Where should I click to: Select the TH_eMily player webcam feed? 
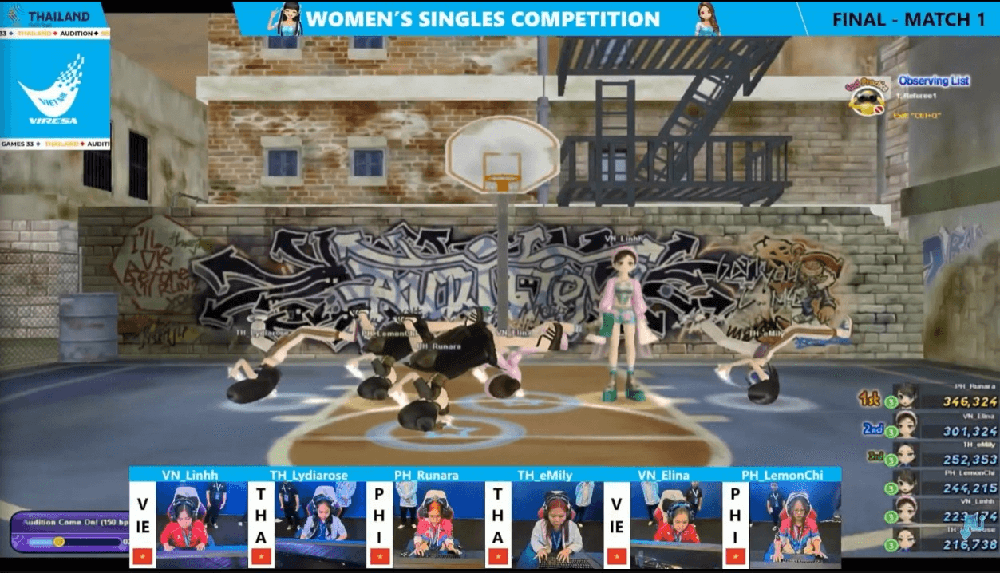(x=545, y=515)
